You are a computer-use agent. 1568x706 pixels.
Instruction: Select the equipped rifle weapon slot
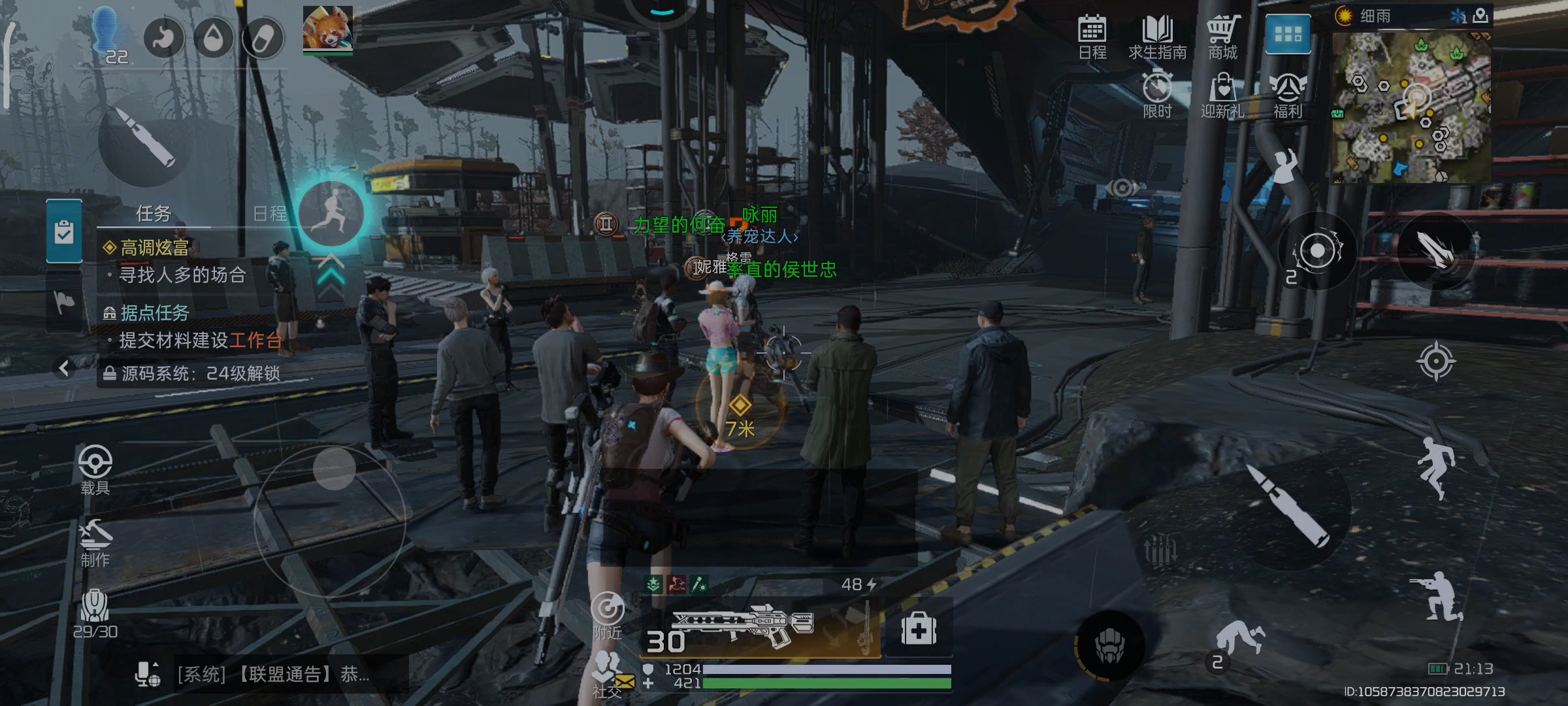tap(758, 628)
